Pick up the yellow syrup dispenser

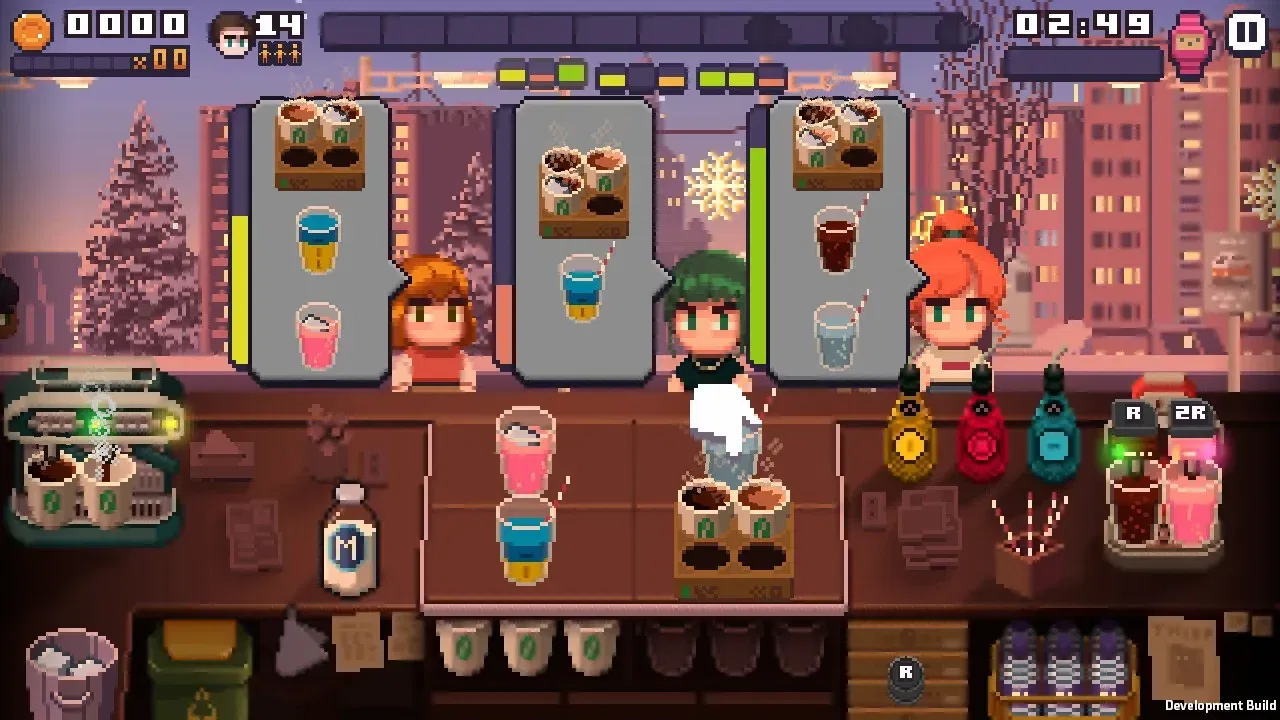tap(908, 445)
